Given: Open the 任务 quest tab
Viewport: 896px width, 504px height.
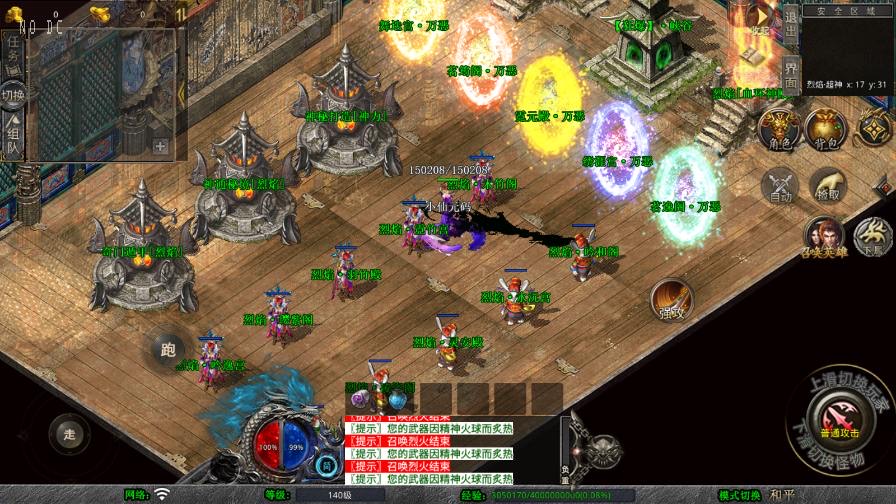Looking at the screenshot, I should [x=14, y=55].
